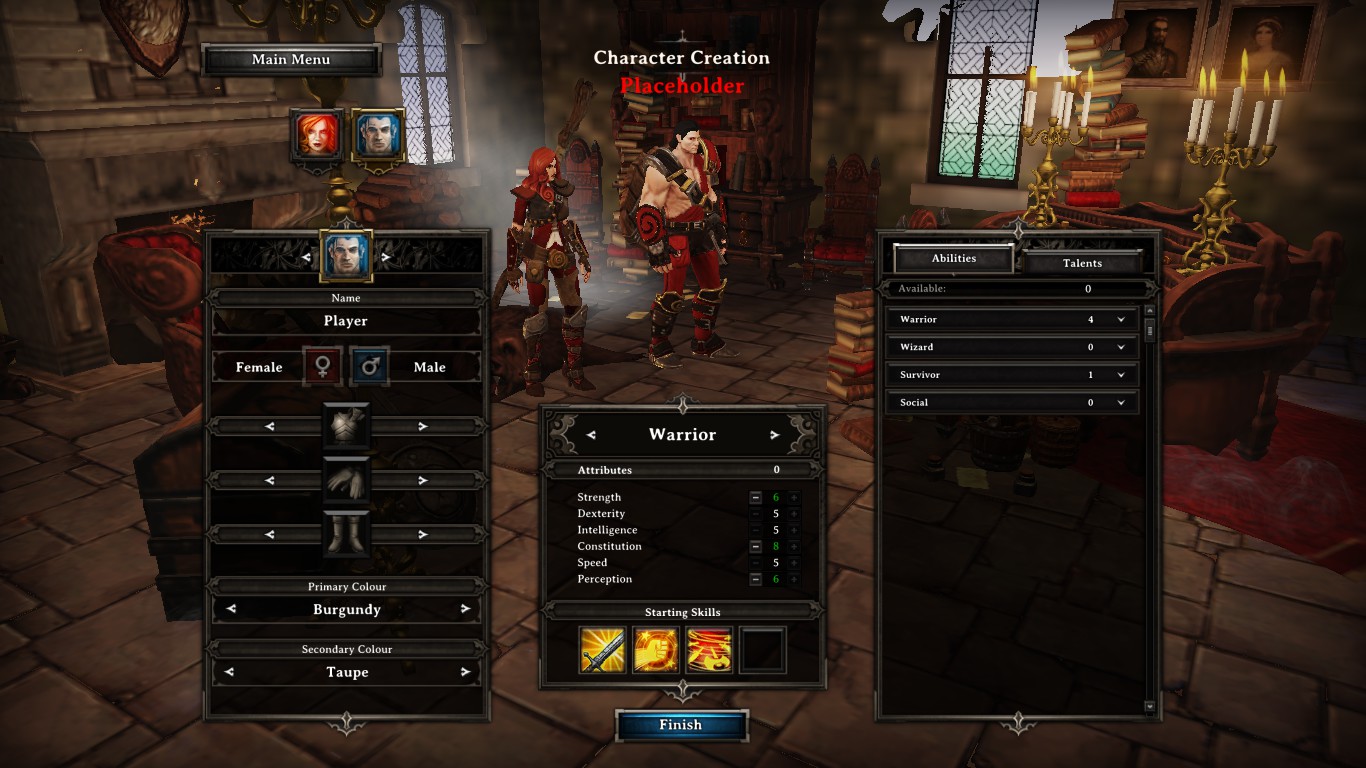
Task: Click the Player name field
Action: pos(346,320)
